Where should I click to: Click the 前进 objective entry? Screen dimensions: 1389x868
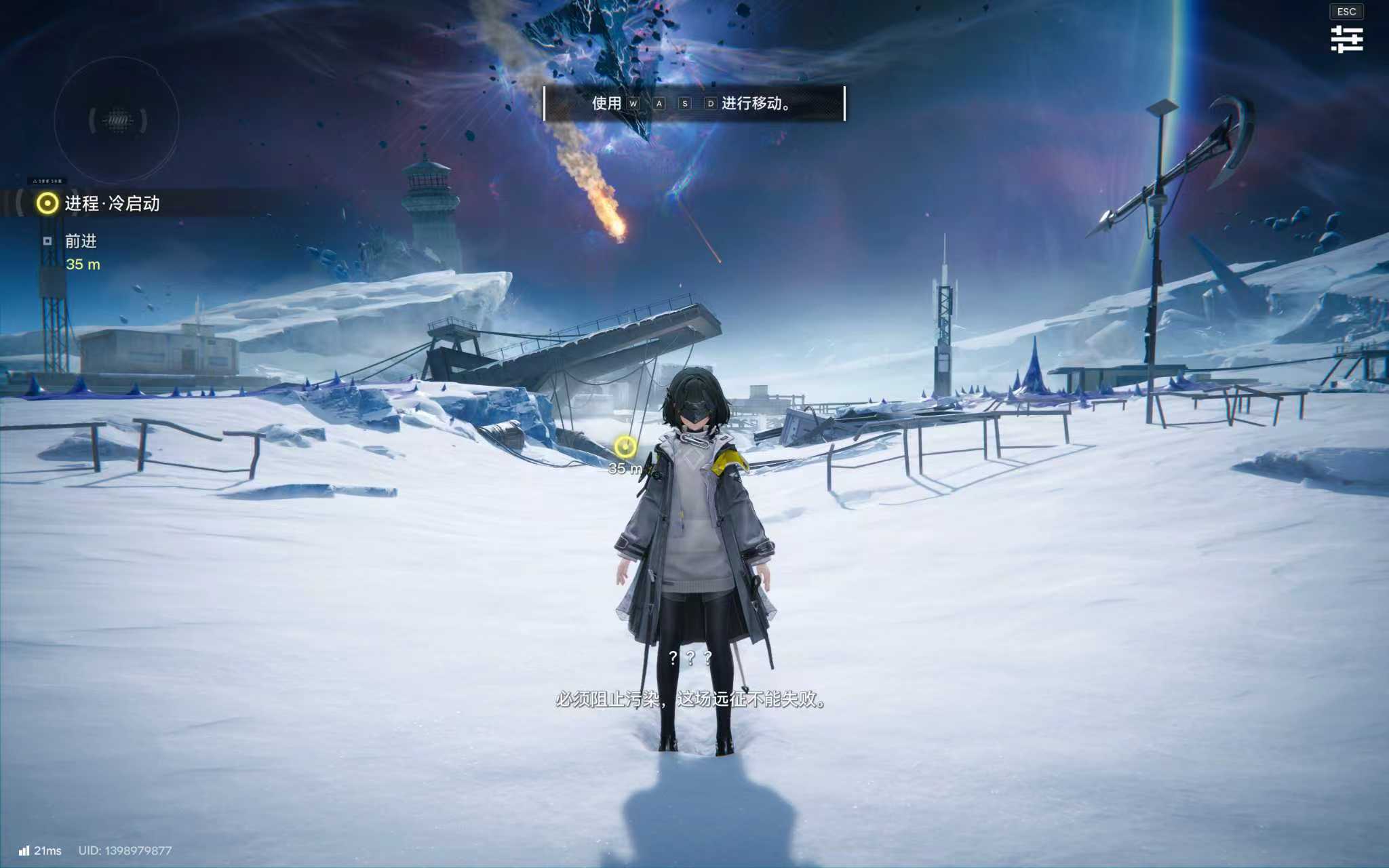81,241
